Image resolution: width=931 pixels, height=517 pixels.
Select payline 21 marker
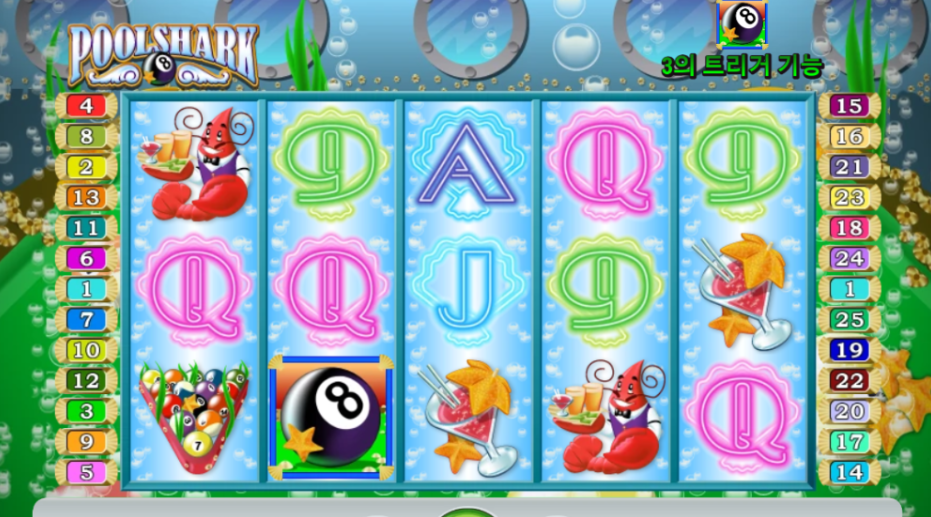click(x=848, y=167)
